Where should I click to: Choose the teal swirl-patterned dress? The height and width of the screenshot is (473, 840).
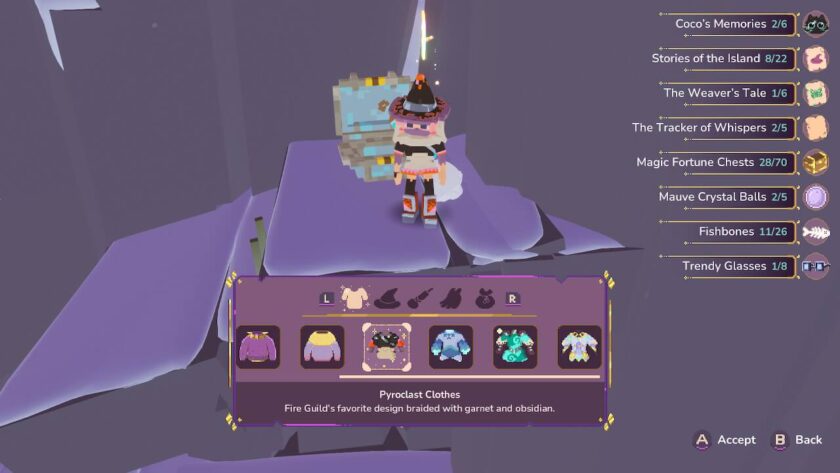tap(515, 347)
